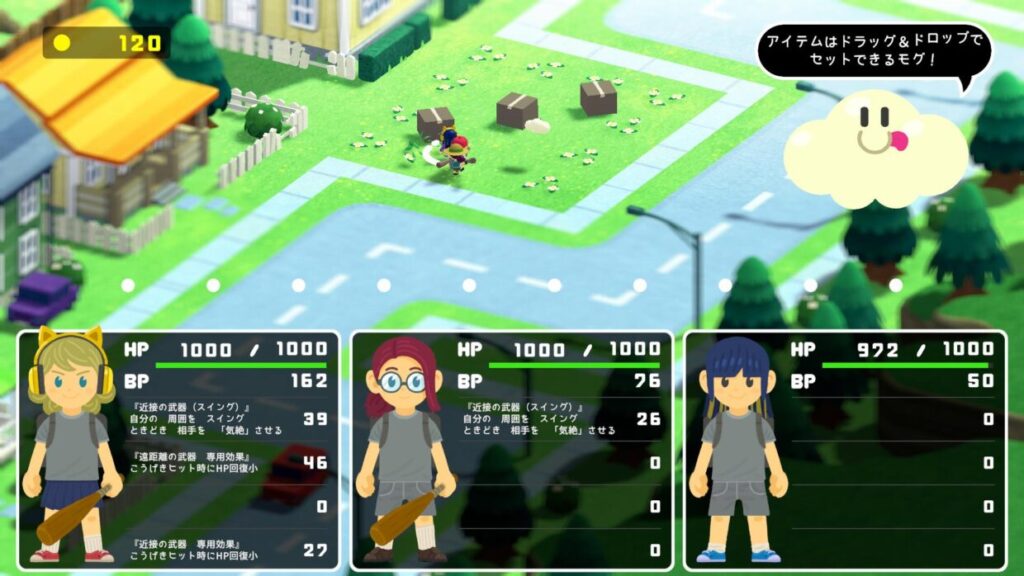This screenshot has width=1024, height=576.
Task: Click the drag-and-drop hint speech bubble
Action: 873,52
